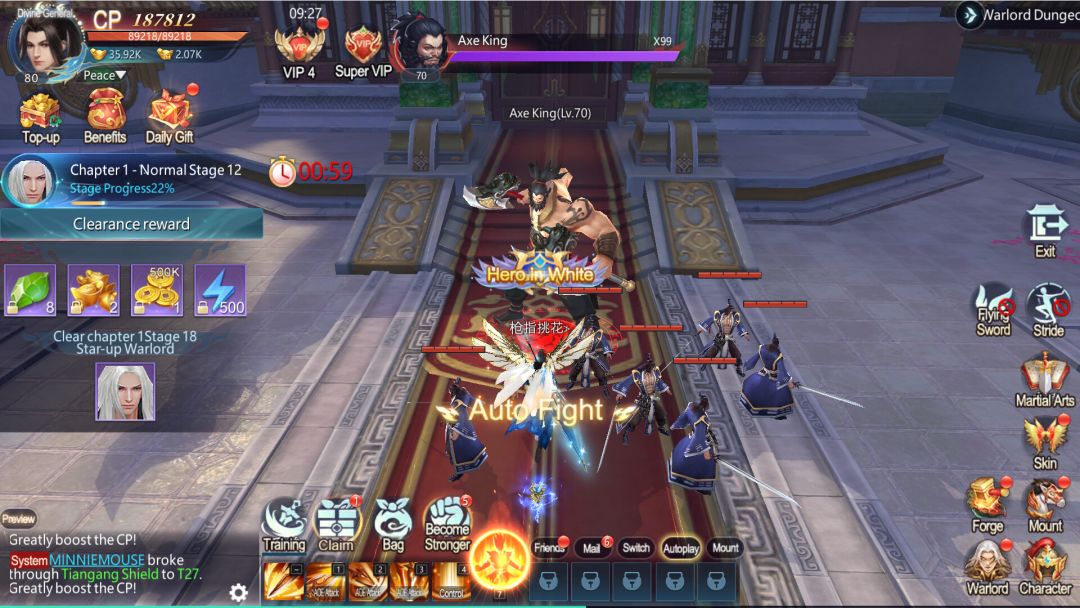Open the Training menu
The width and height of the screenshot is (1080, 608).
point(284,525)
